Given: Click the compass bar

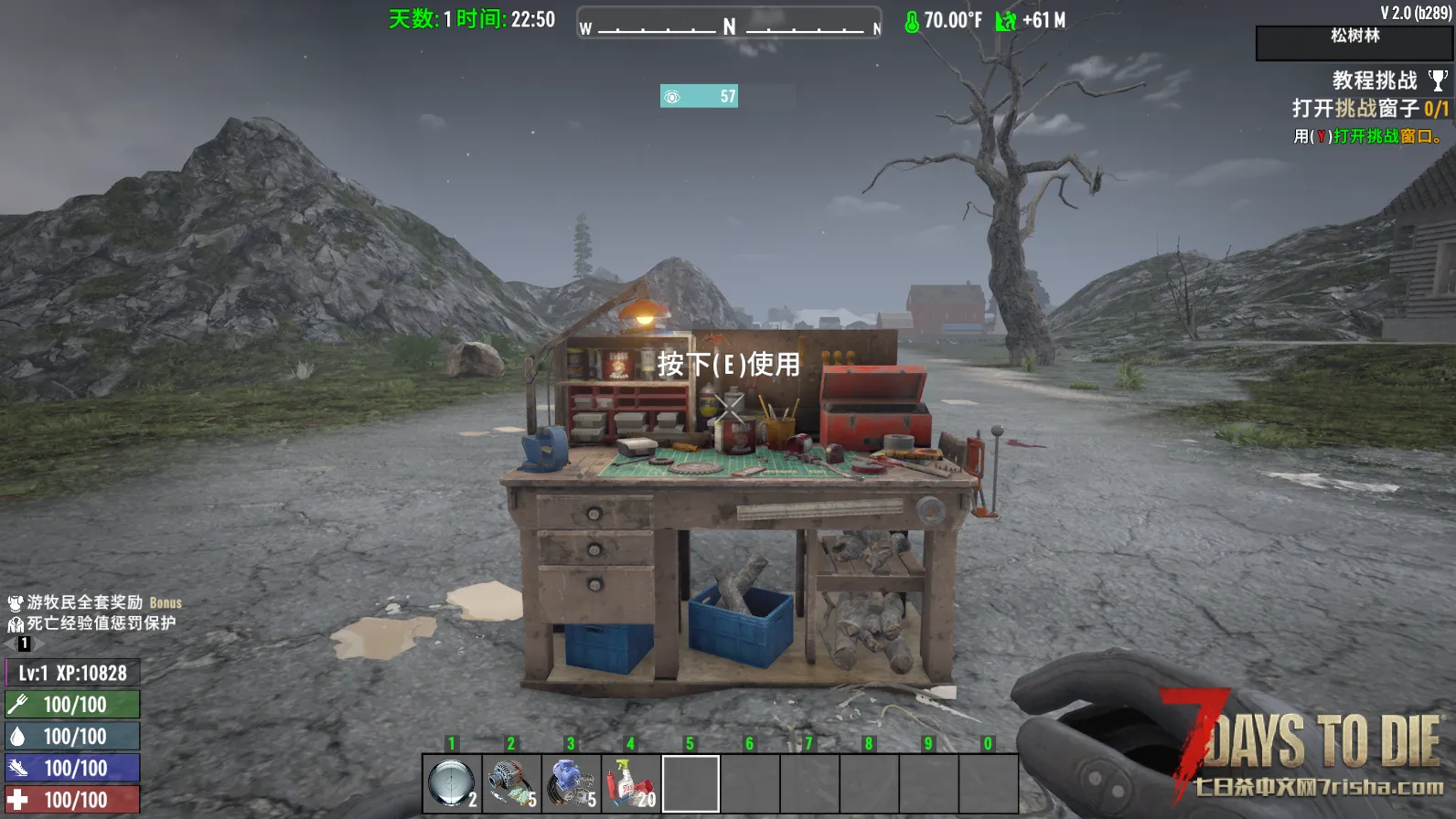Looking at the screenshot, I should [x=729, y=25].
